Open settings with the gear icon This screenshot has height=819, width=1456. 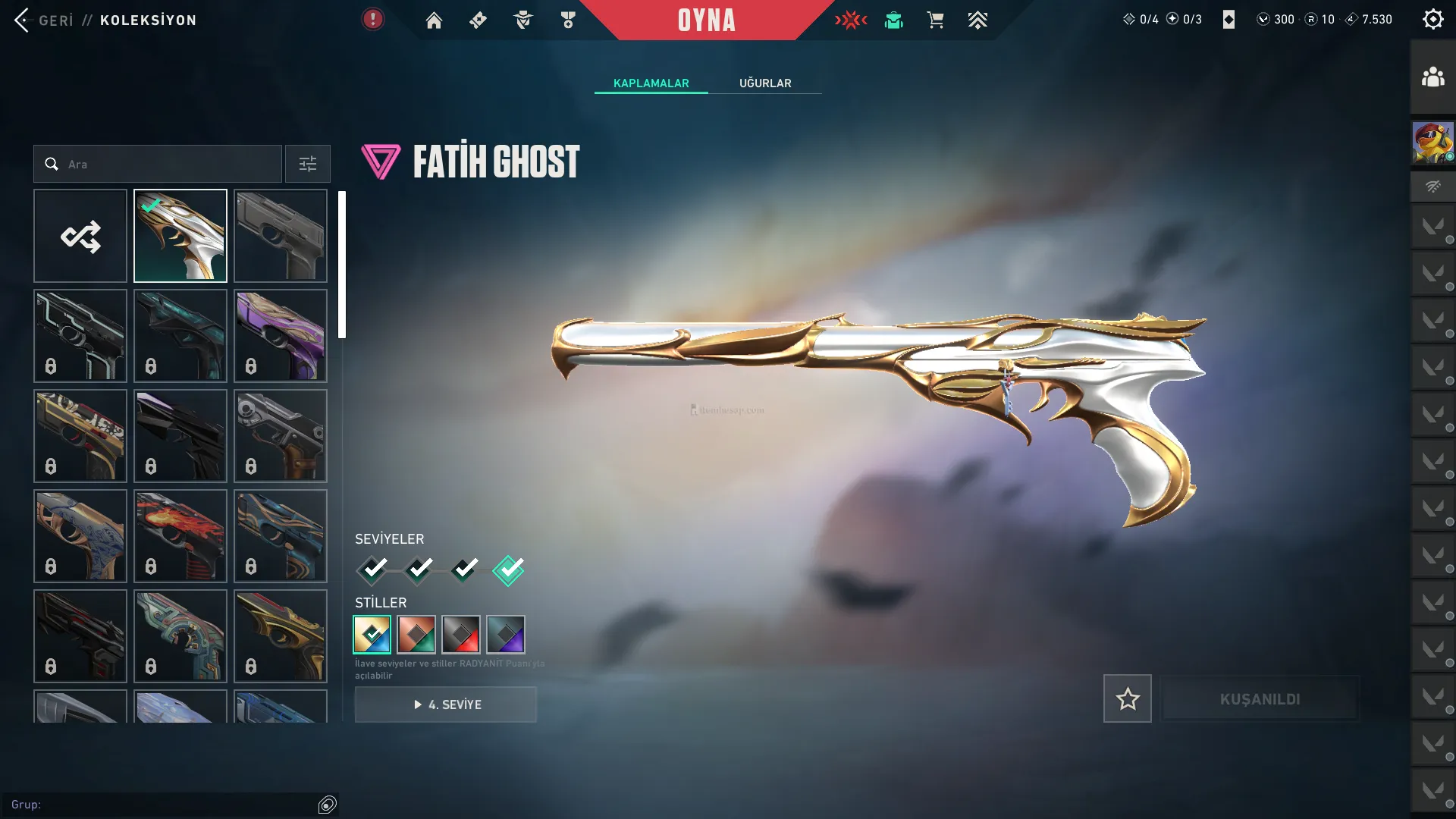point(1432,20)
